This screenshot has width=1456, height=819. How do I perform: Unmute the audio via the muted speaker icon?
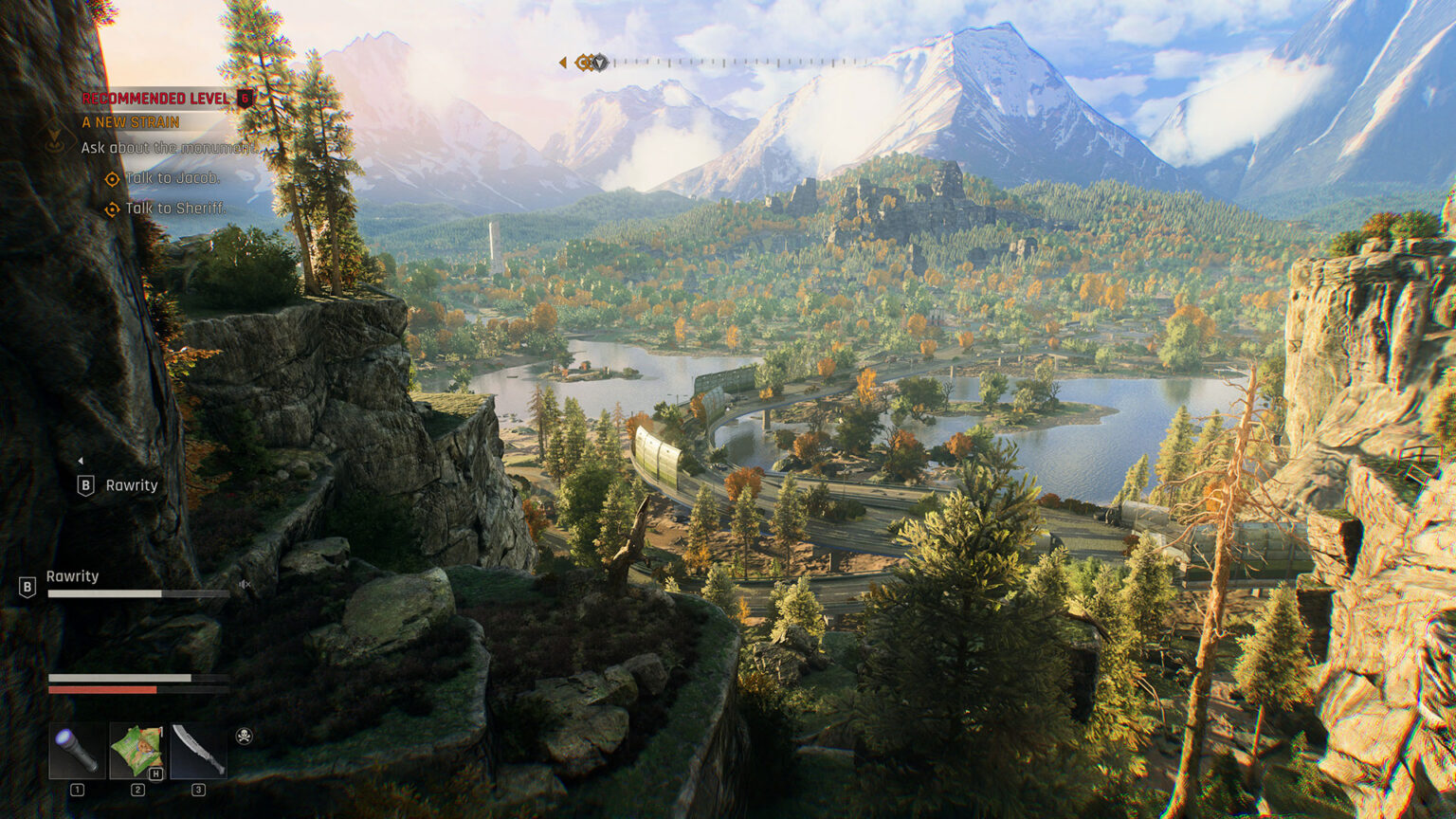[x=244, y=585]
